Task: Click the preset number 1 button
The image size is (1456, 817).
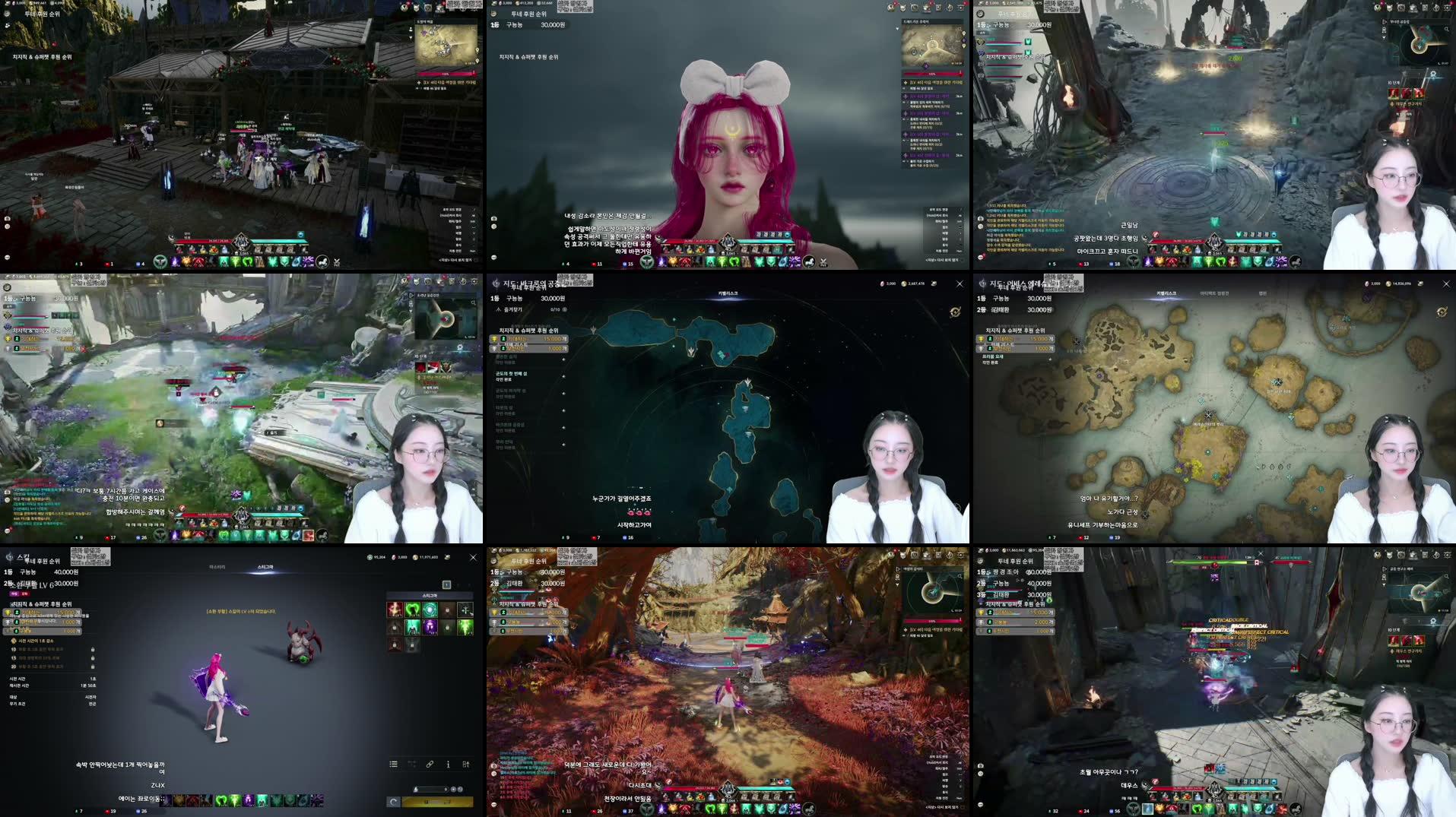Action: (x=446, y=584)
